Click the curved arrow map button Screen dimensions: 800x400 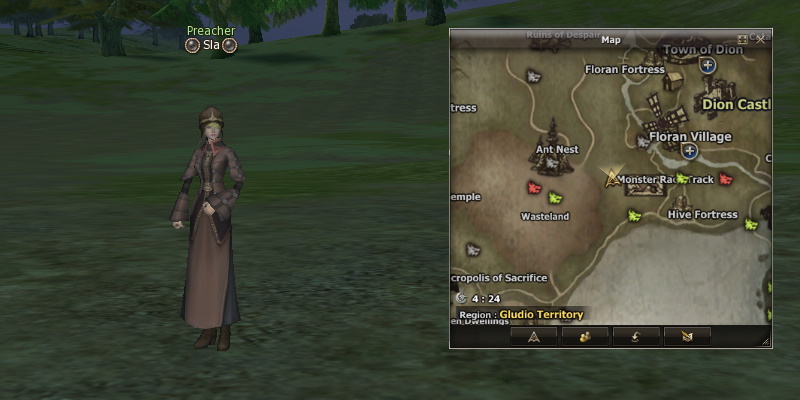point(636,336)
